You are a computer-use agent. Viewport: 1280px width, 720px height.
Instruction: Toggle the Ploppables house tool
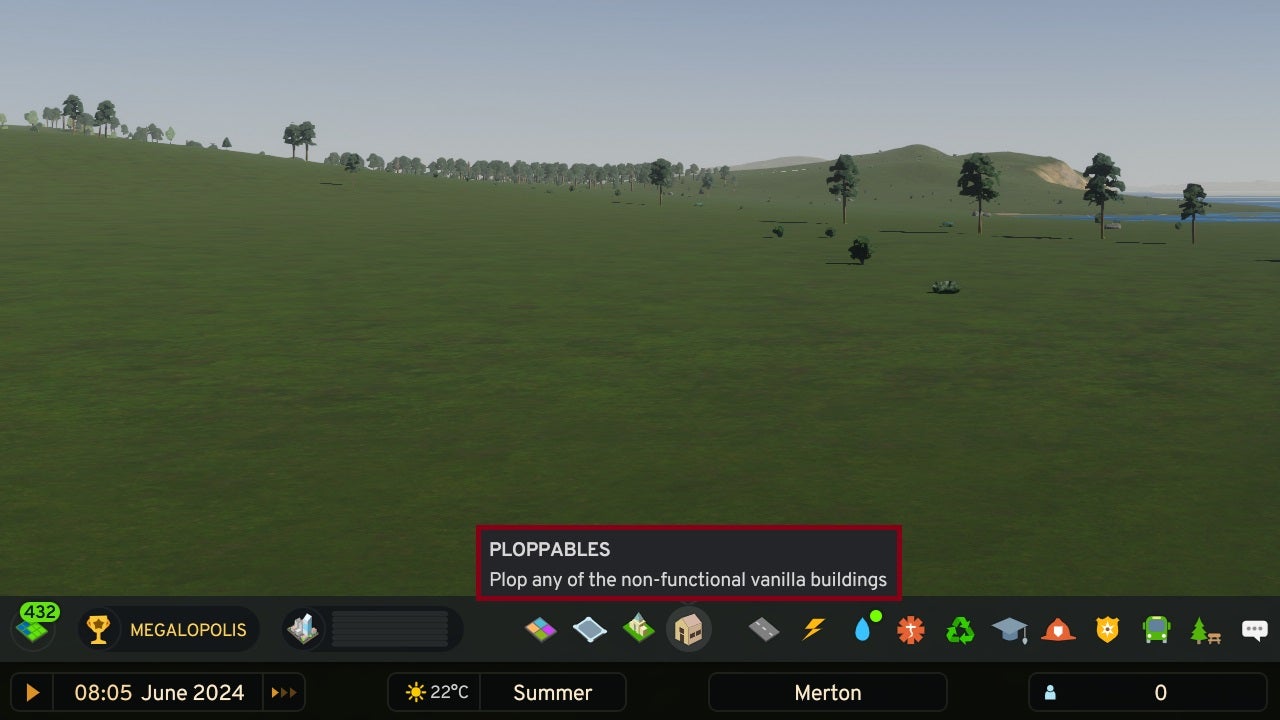pos(689,629)
